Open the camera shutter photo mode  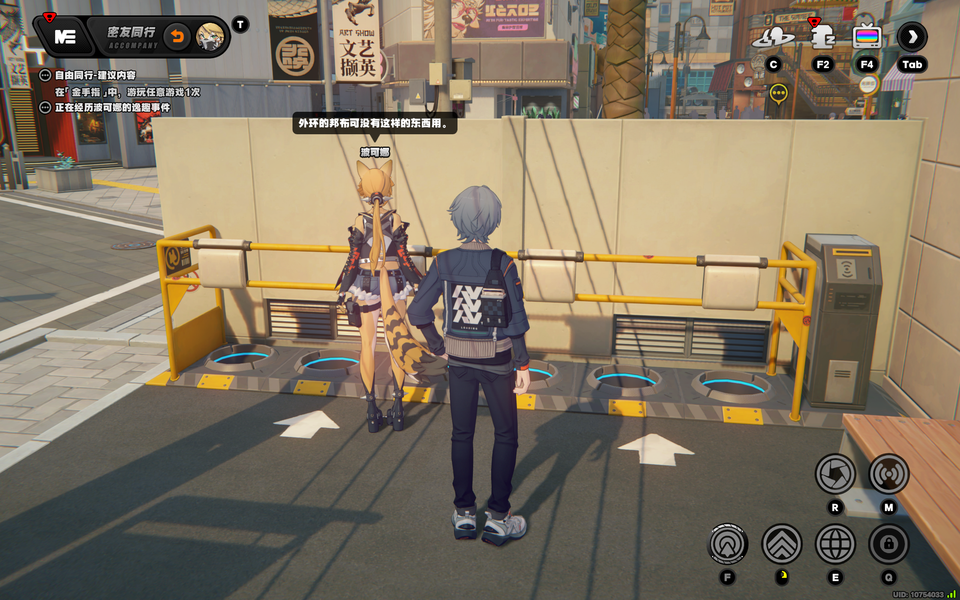click(x=835, y=474)
